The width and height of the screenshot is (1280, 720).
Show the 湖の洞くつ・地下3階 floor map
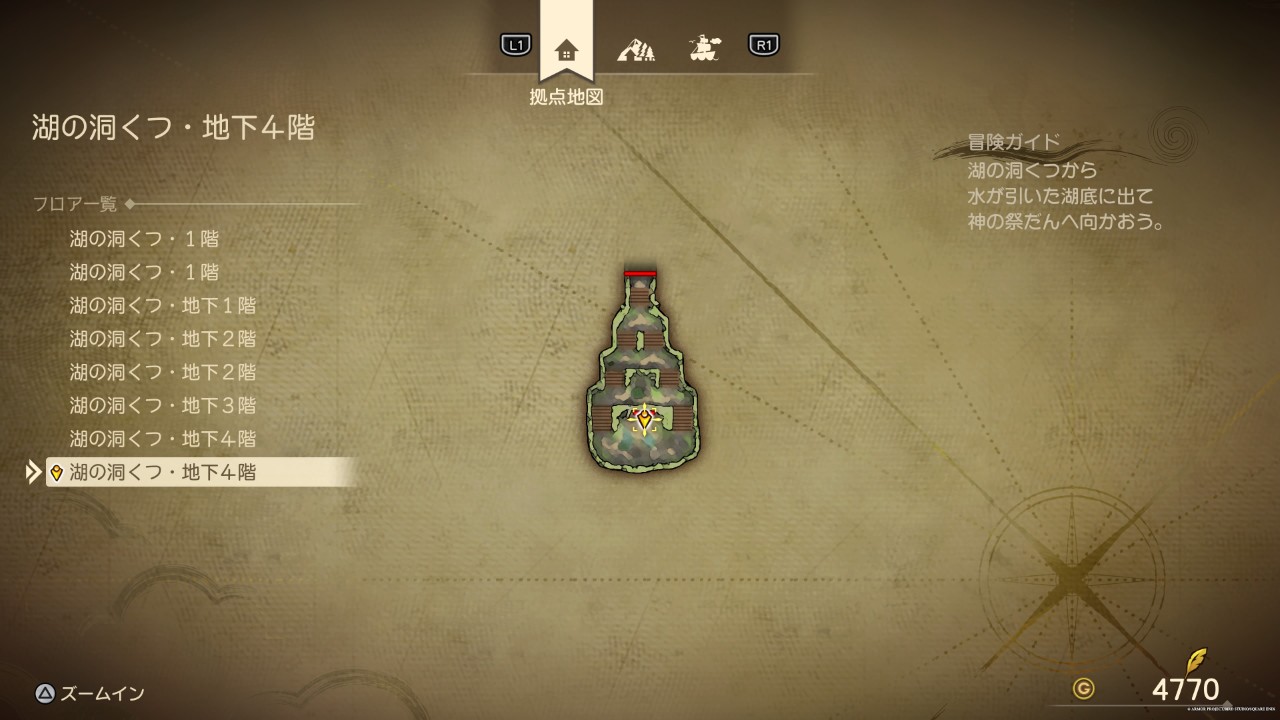tap(162, 405)
